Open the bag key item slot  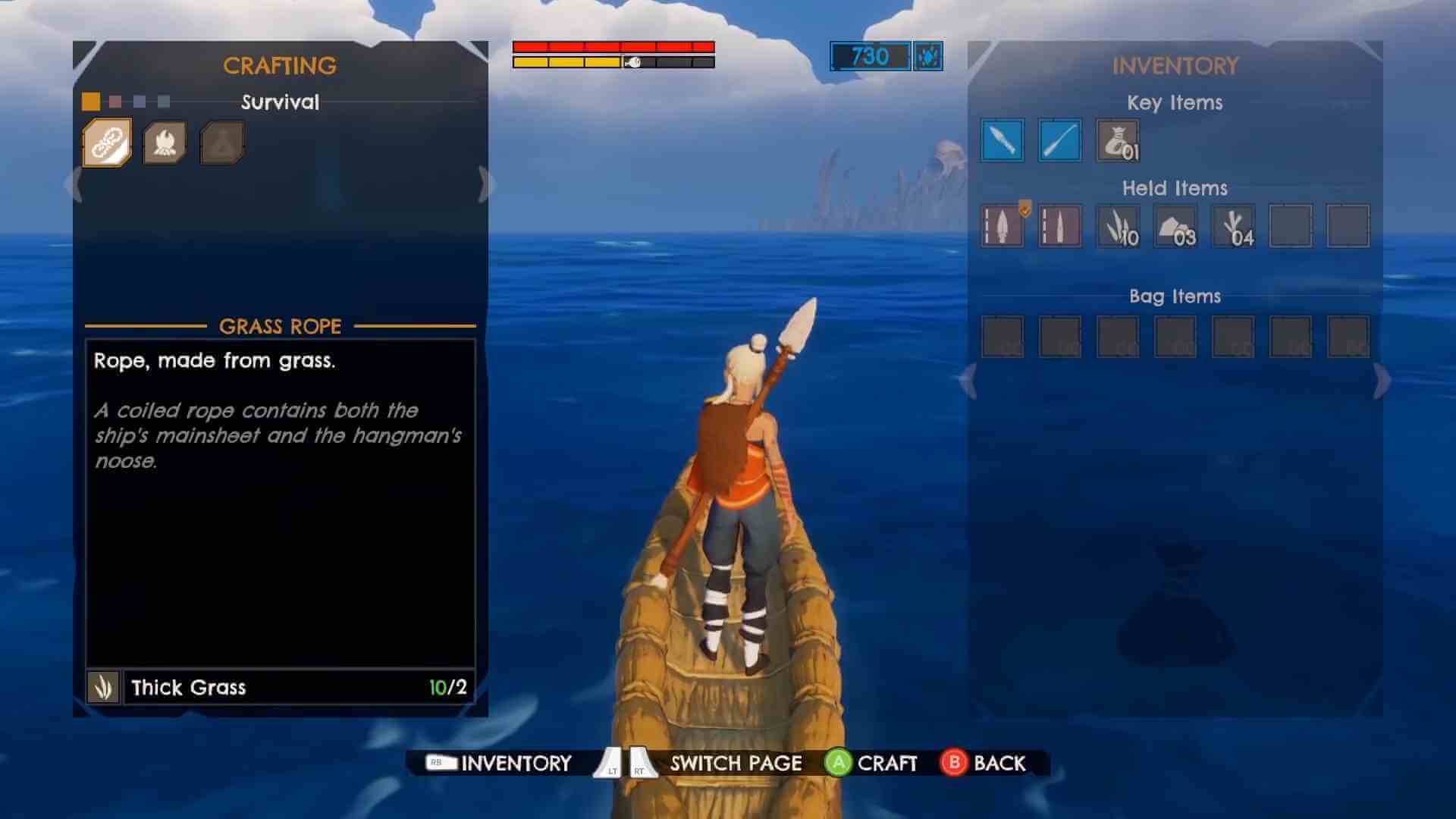pyautogui.click(x=1118, y=140)
